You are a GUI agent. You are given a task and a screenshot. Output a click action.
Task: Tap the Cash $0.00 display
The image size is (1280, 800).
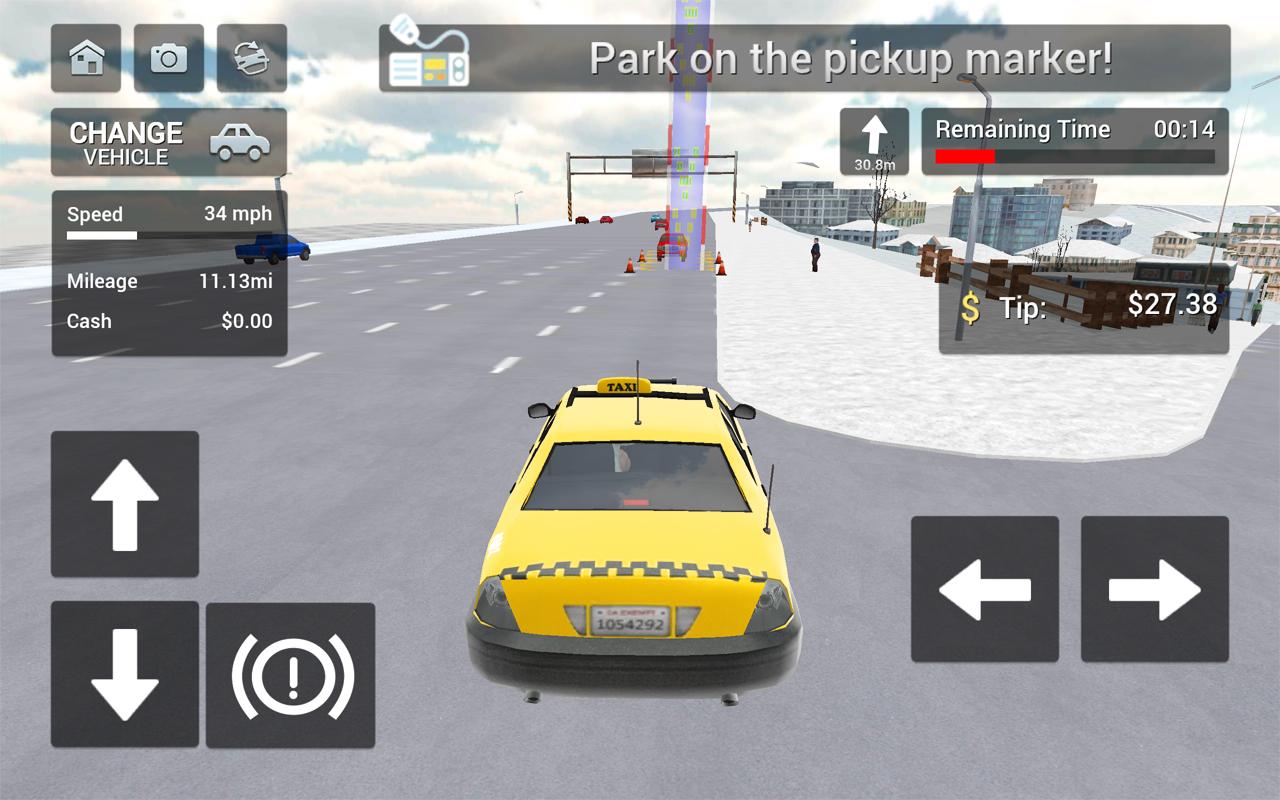[168, 321]
